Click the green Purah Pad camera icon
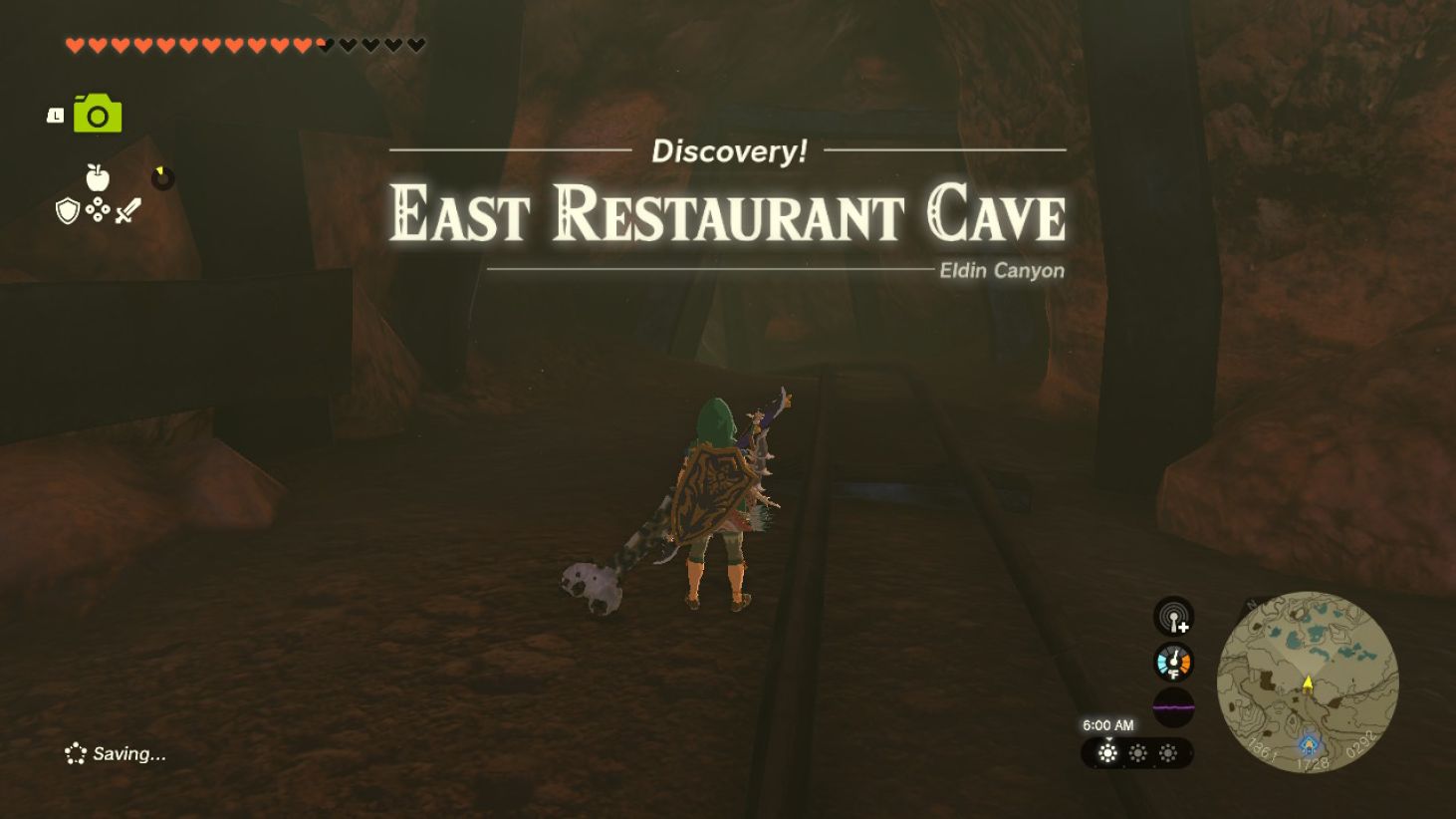The image size is (1456, 819). coord(97,114)
